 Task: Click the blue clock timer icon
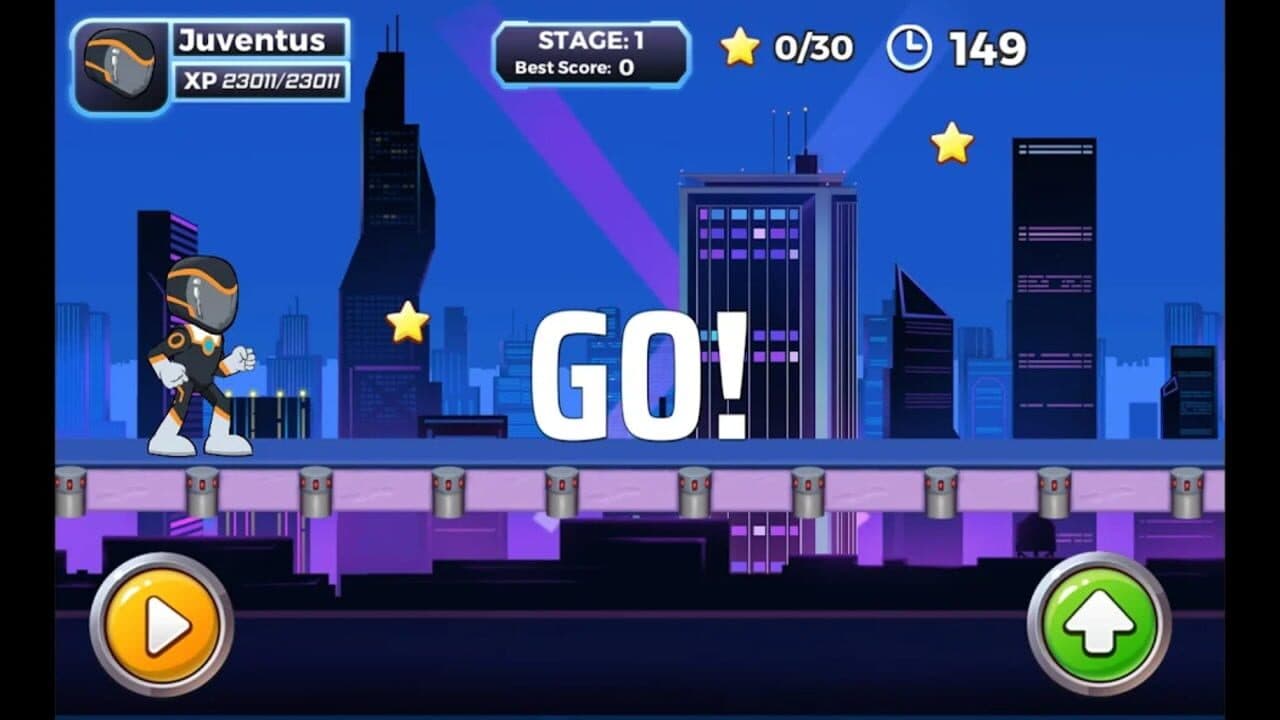click(908, 46)
